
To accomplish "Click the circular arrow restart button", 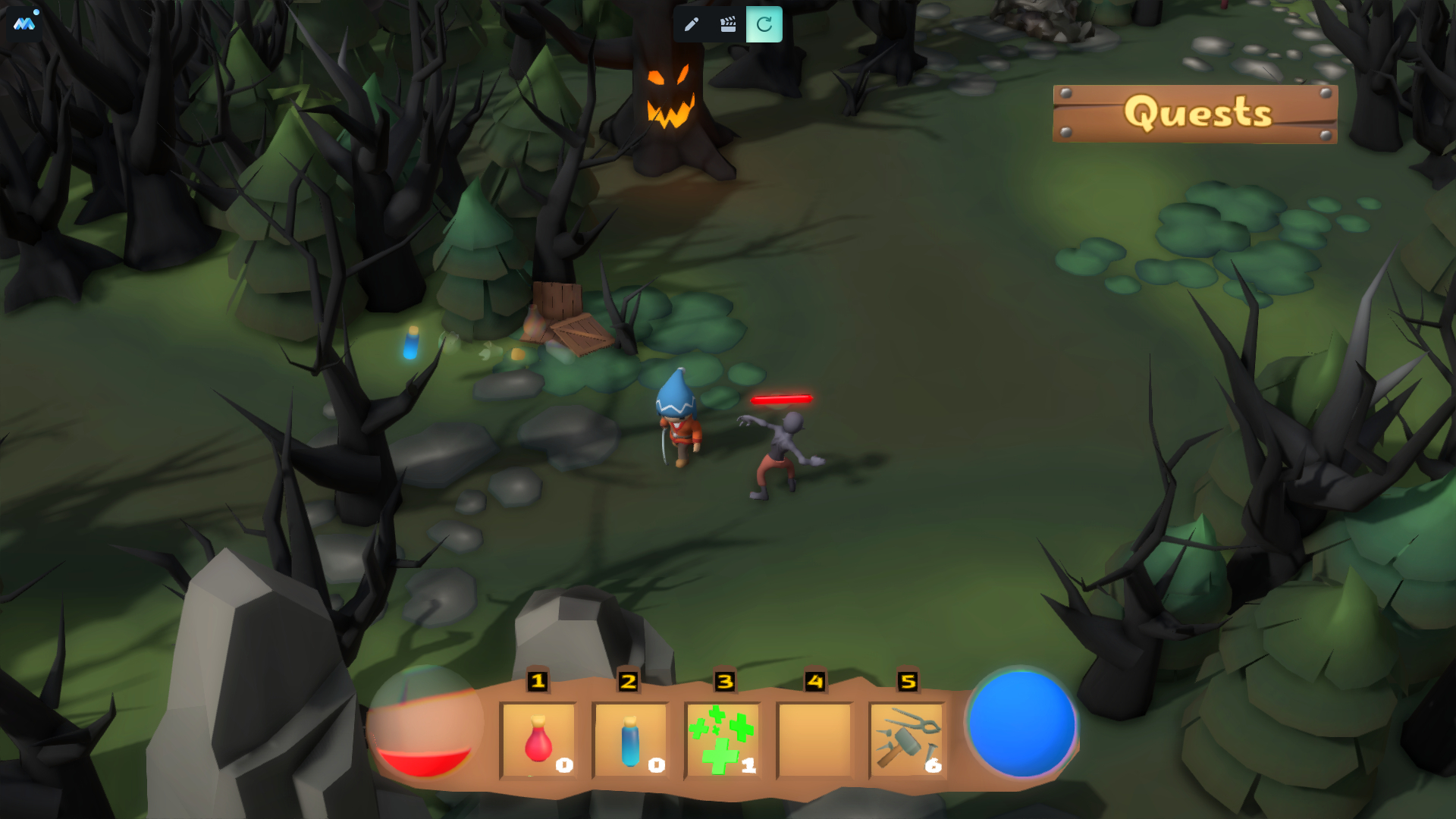I will pyautogui.click(x=764, y=24).
